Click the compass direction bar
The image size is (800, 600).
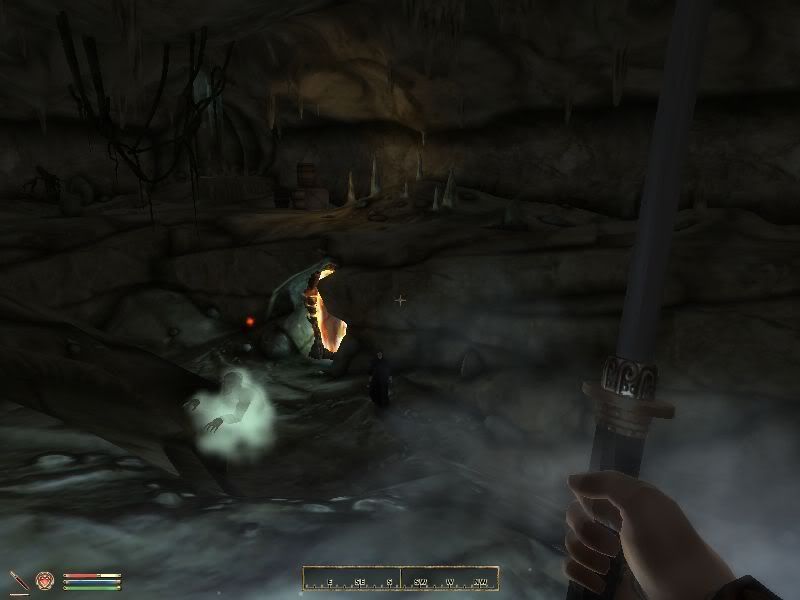click(x=400, y=579)
